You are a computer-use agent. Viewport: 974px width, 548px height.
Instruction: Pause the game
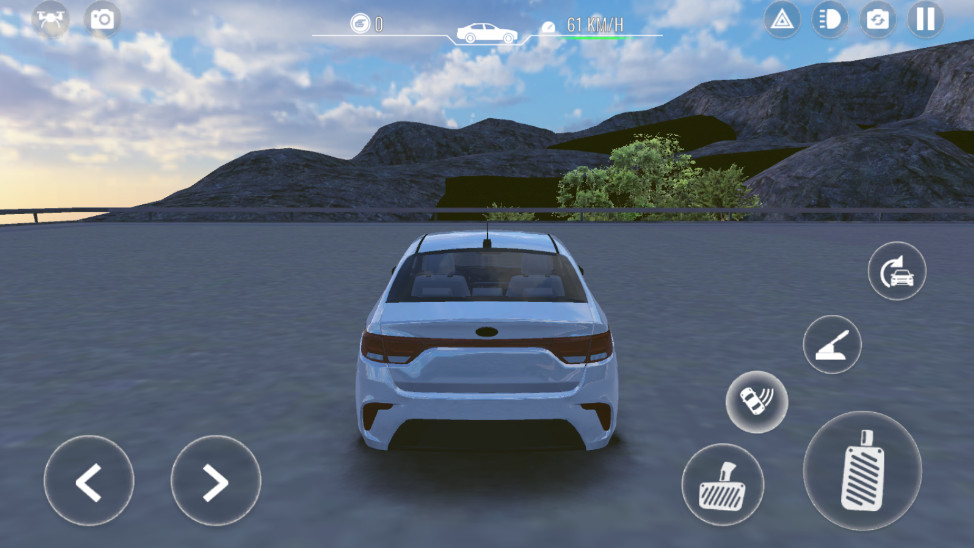(x=925, y=19)
